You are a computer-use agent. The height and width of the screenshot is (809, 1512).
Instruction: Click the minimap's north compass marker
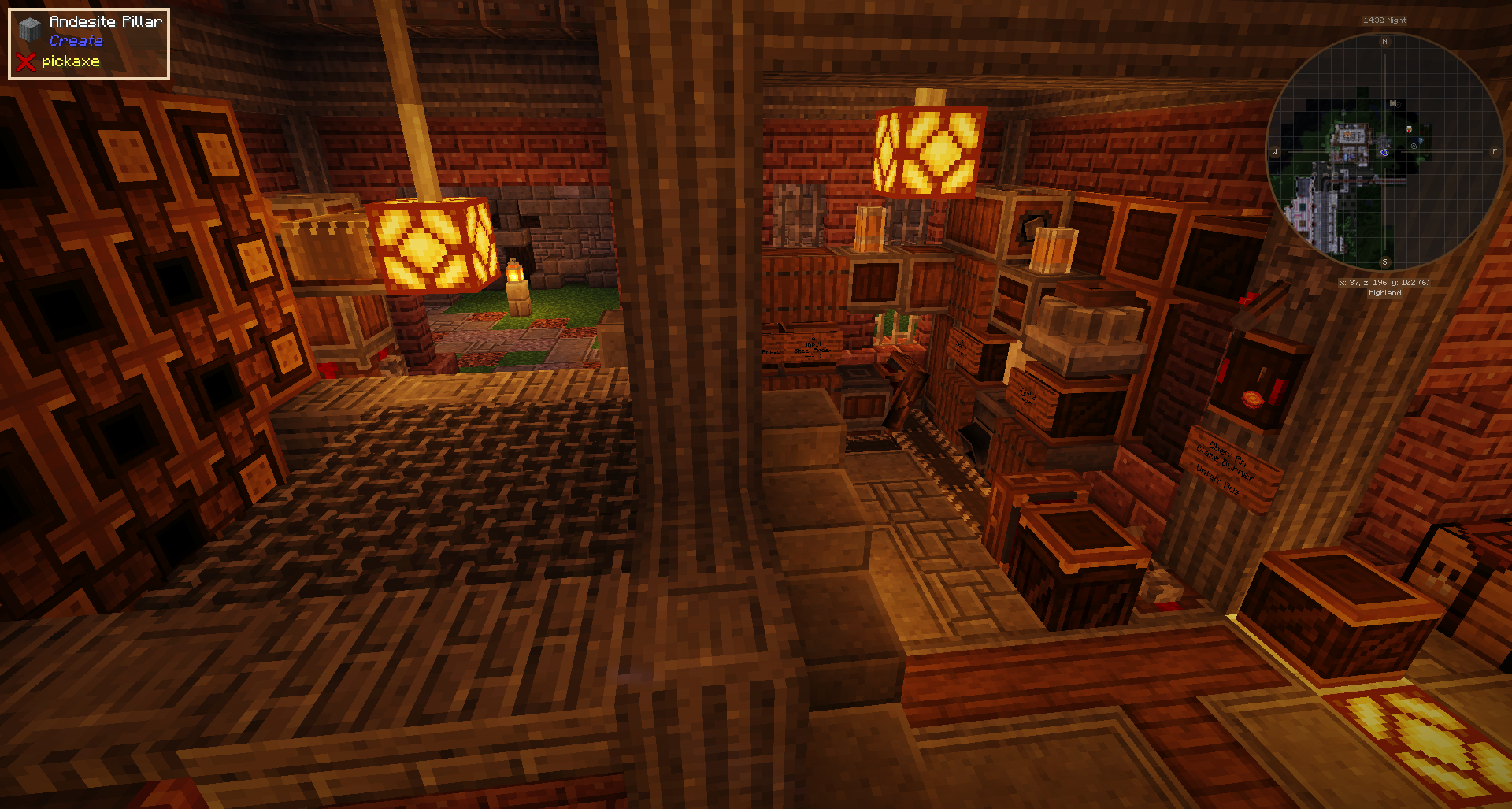click(1384, 42)
